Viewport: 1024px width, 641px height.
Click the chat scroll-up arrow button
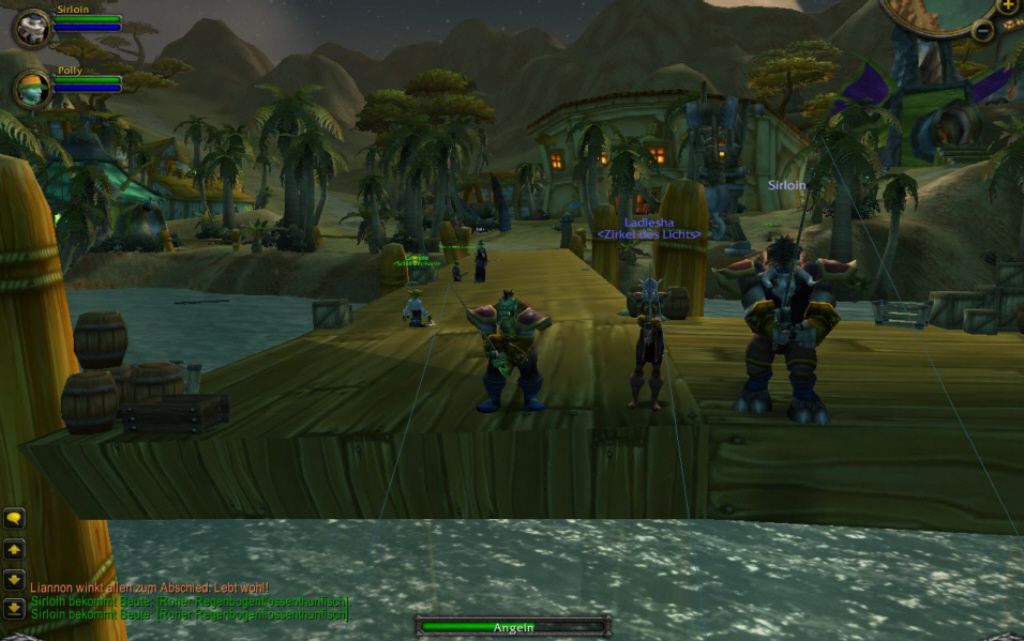14,549
